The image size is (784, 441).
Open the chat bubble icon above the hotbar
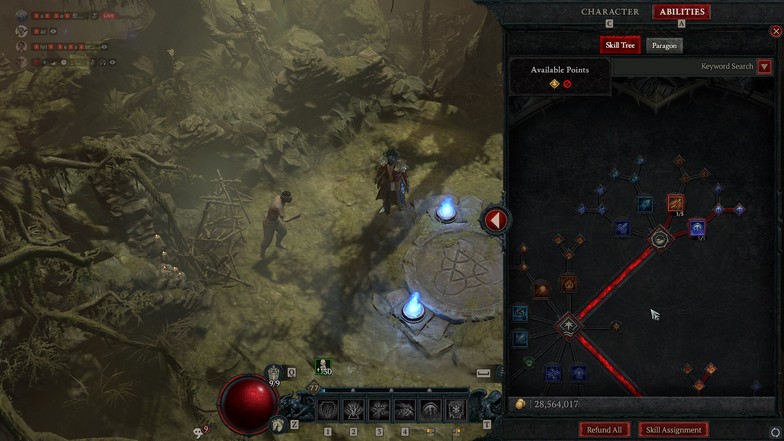[x=484, y=372]
